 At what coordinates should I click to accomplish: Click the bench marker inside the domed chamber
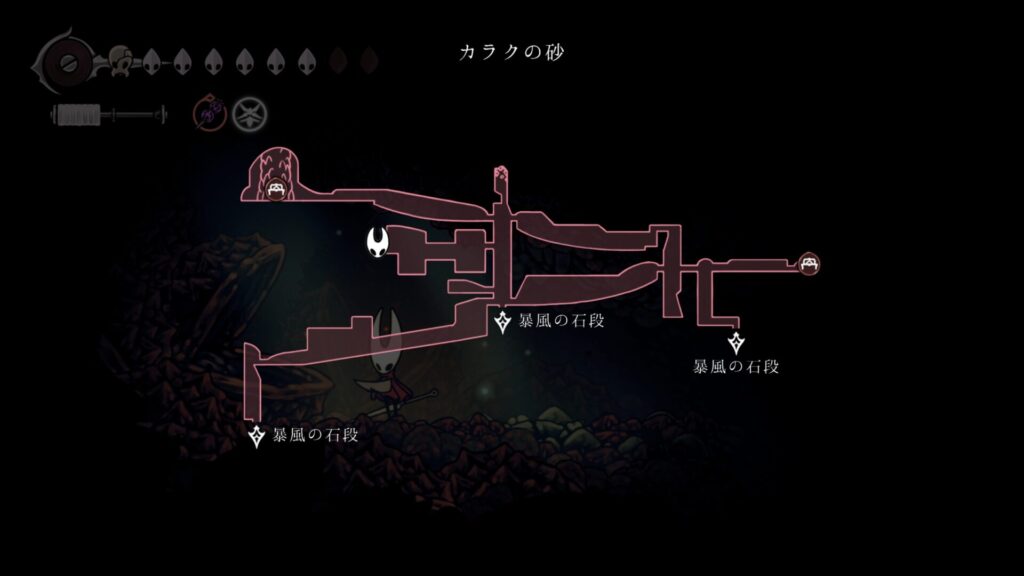coord(277,188)
